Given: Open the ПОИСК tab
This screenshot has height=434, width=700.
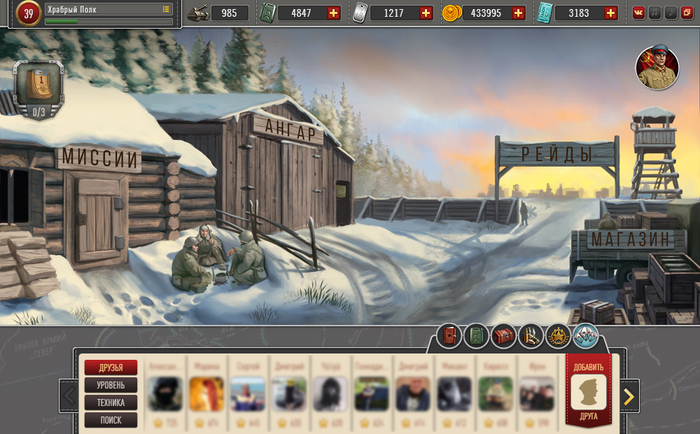Looking at the screenshot, I should point(111,420).
